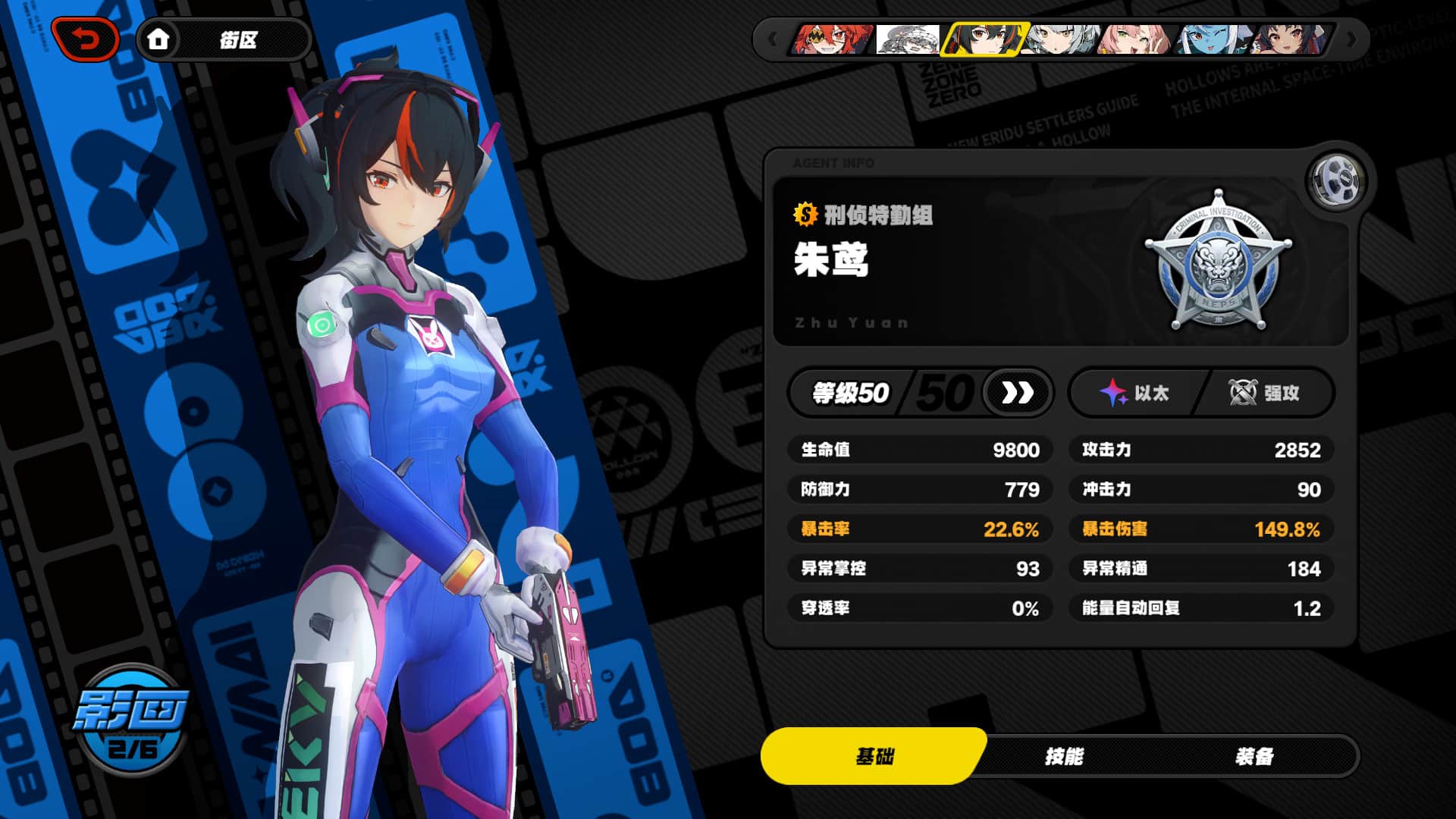Viewport: 1456px width, 819px height.
Task: Pick the silver-haired agent portrait
Action: click(x=1059, y=39)
